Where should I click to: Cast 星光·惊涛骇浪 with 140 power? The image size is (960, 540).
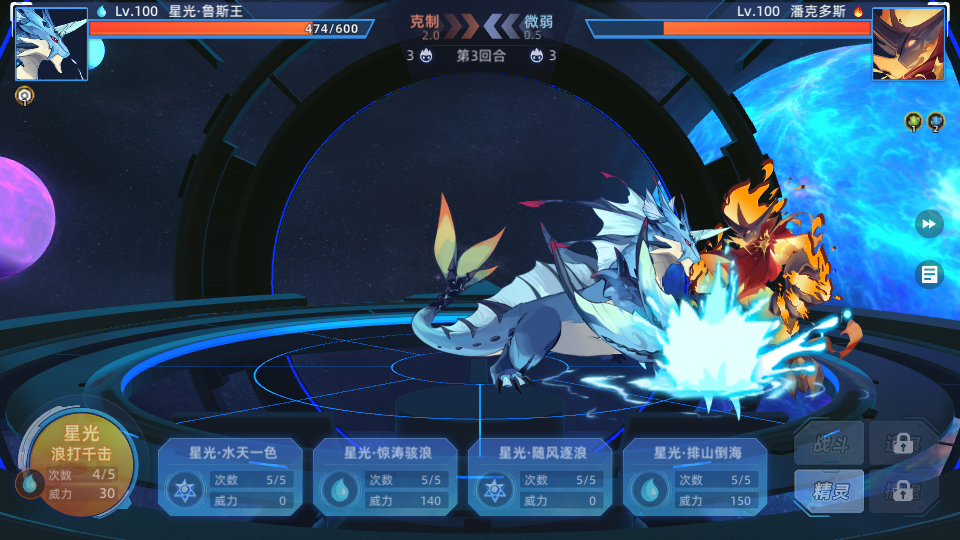[x=386, y=477]
